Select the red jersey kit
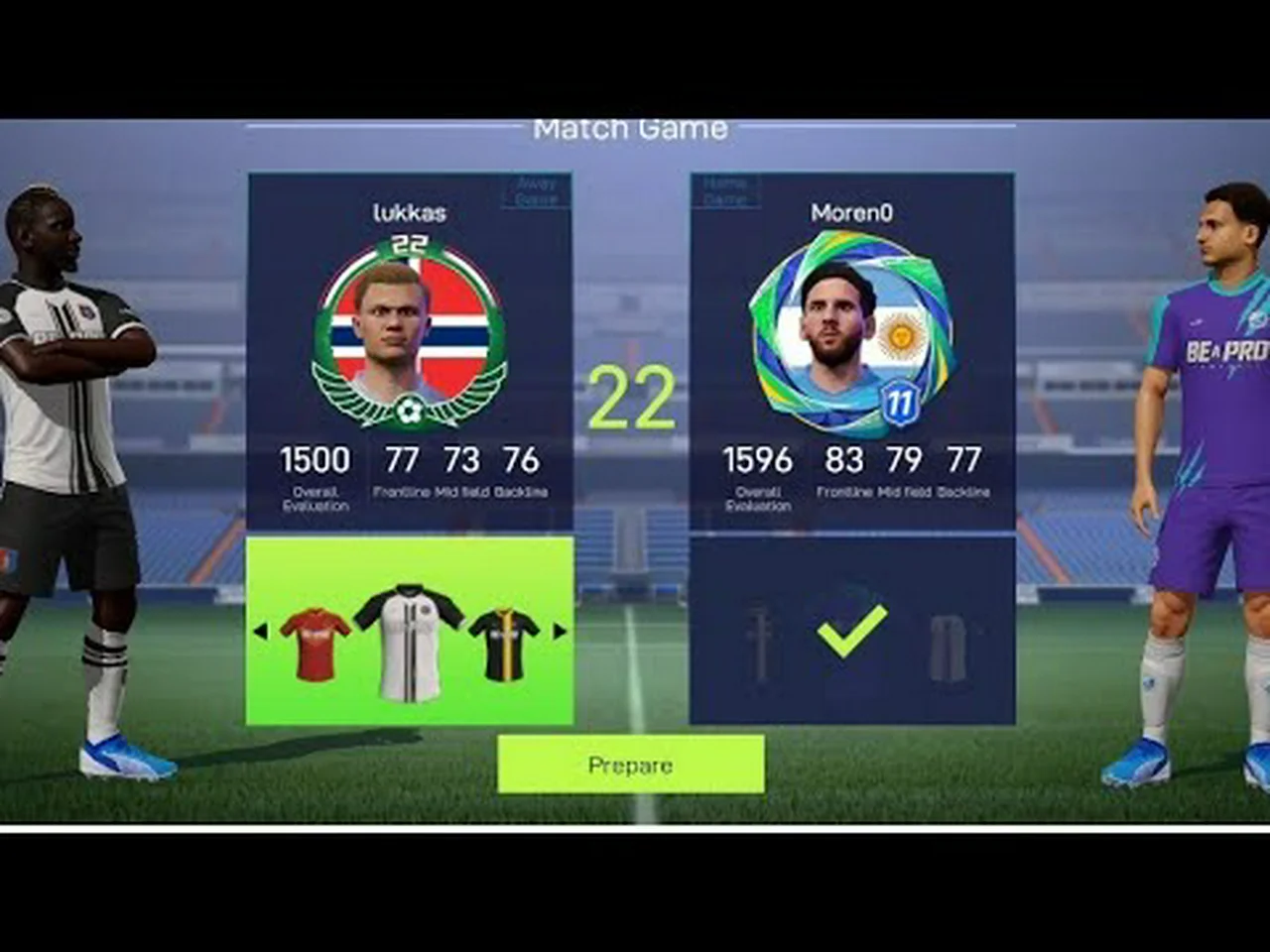Viewport: 1270px width, 952px height. (x=316, y=644)
